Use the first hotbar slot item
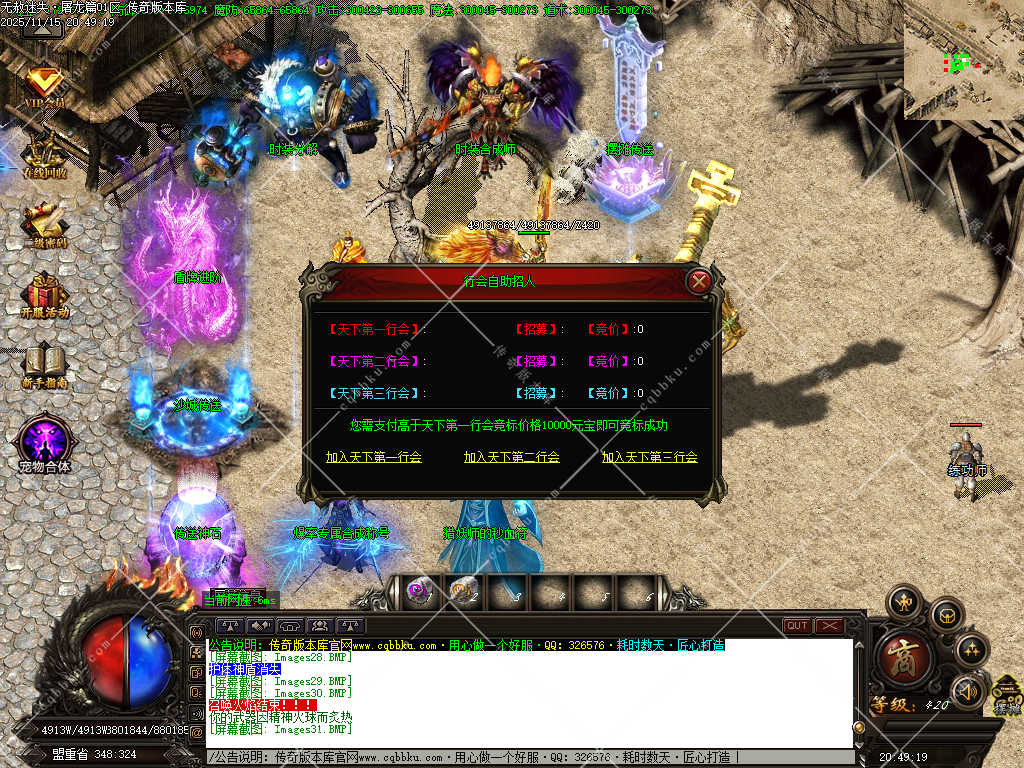The height and width of the screenshot is (768, 1024). click(x=418, y=593)
